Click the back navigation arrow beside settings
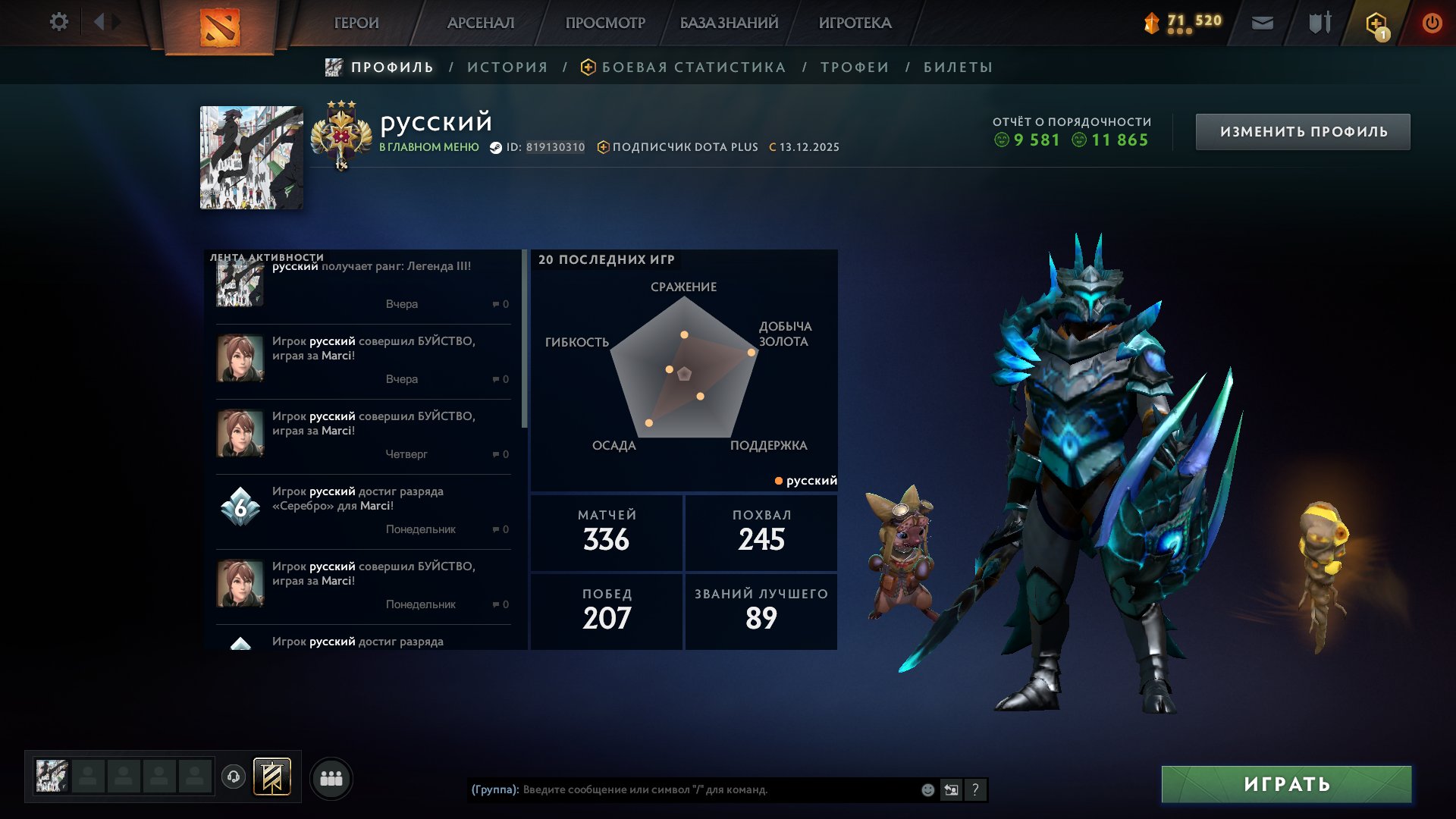 99,22
